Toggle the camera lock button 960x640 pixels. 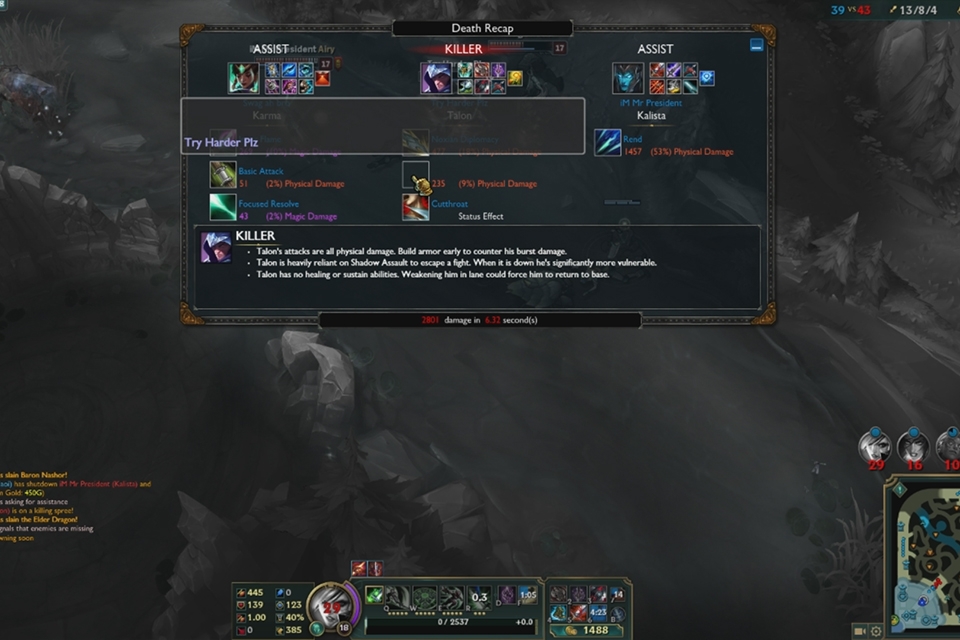860,631
